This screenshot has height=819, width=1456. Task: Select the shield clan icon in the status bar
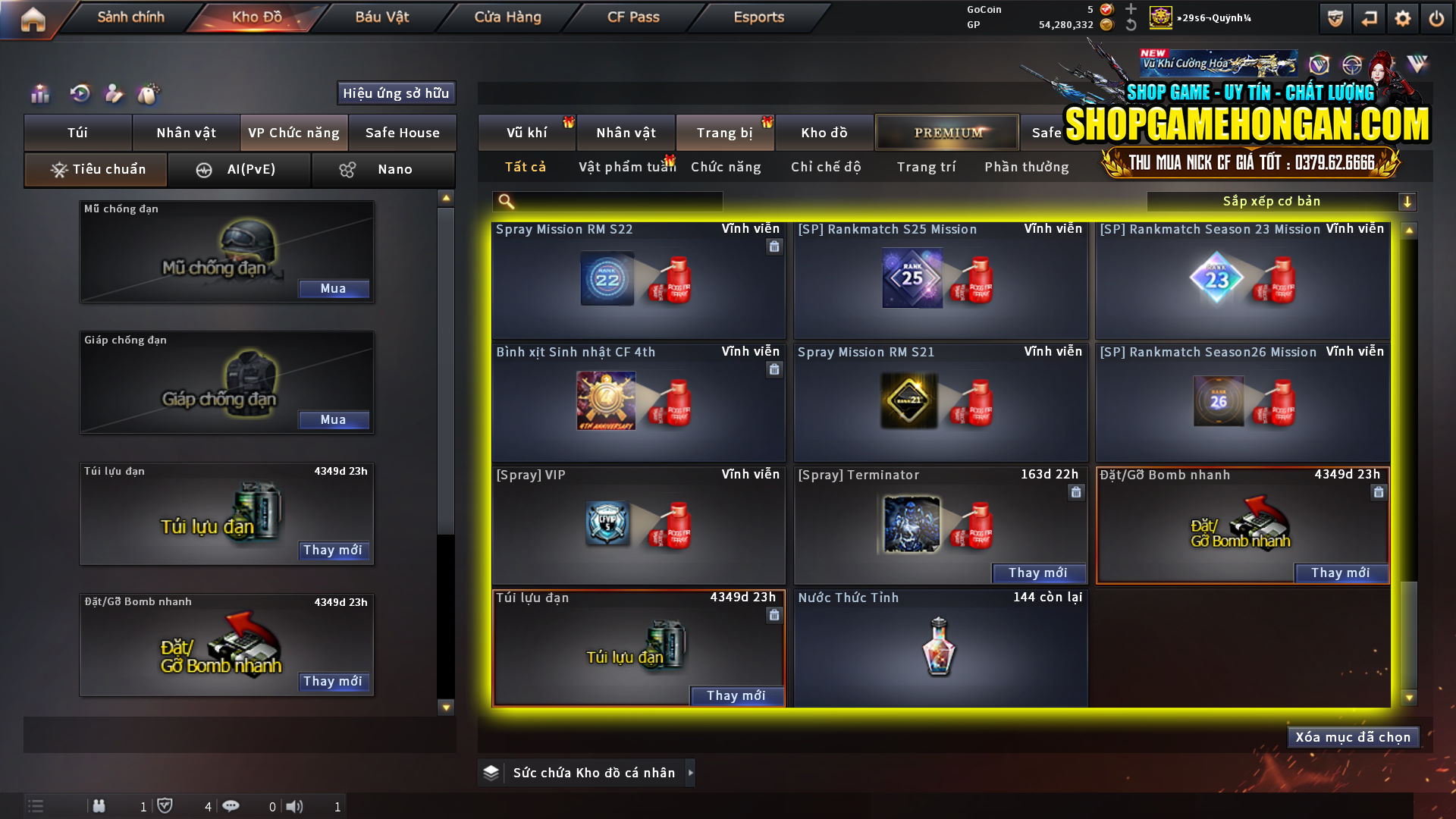click(x=166, y=806)
